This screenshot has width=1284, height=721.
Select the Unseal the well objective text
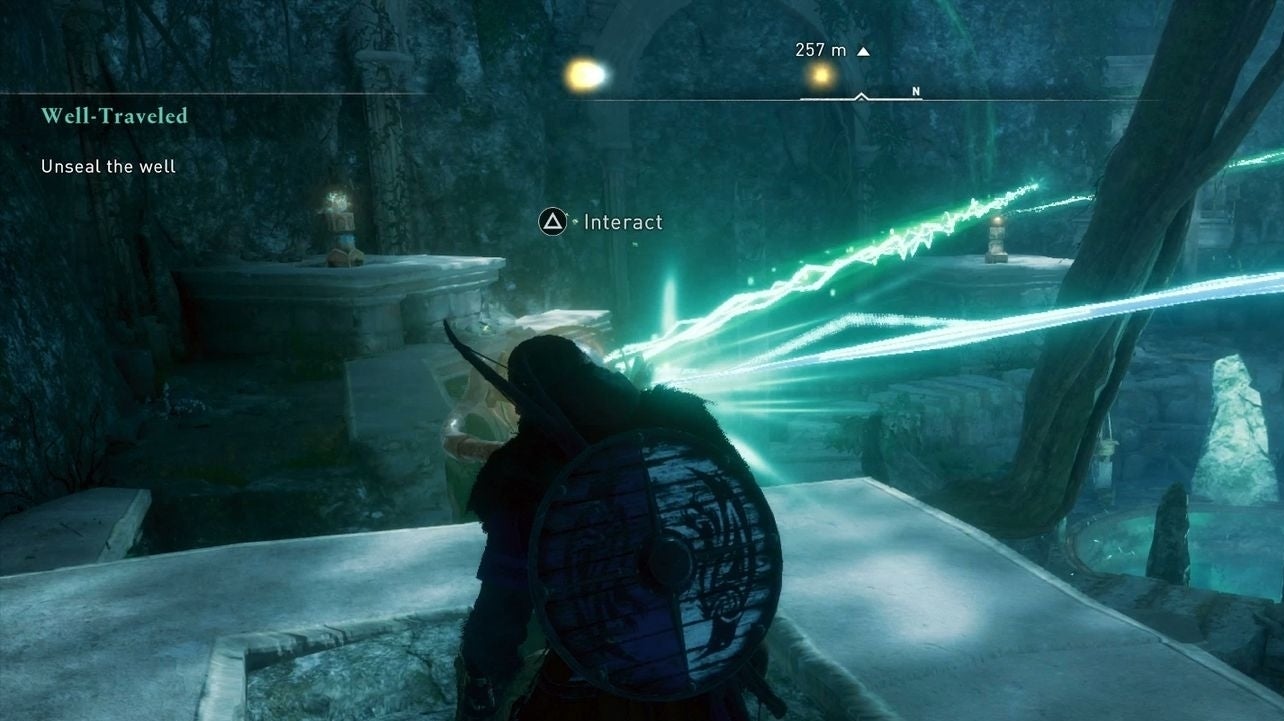pos(107,166)
